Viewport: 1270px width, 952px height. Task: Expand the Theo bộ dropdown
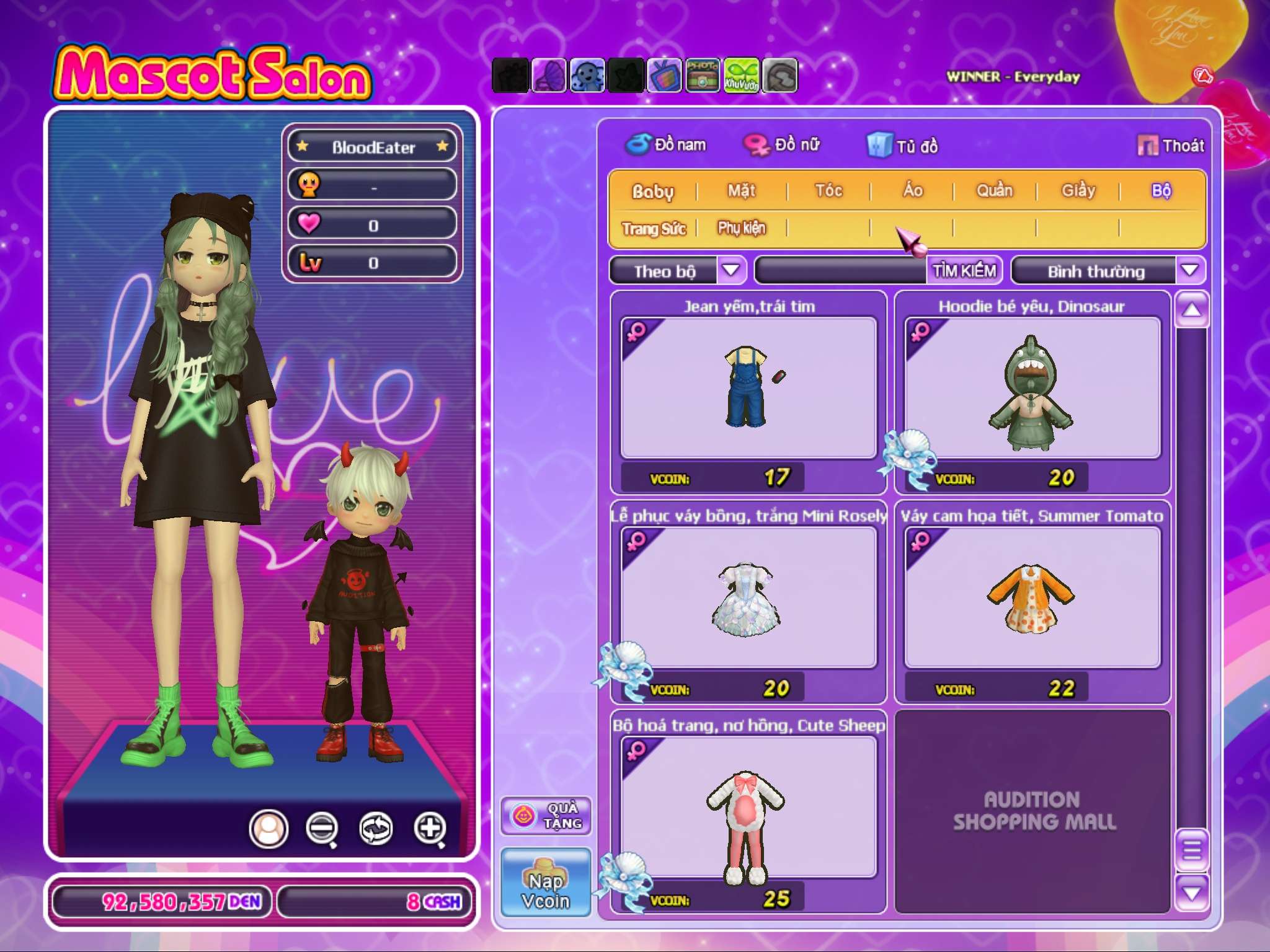[731, 270]
